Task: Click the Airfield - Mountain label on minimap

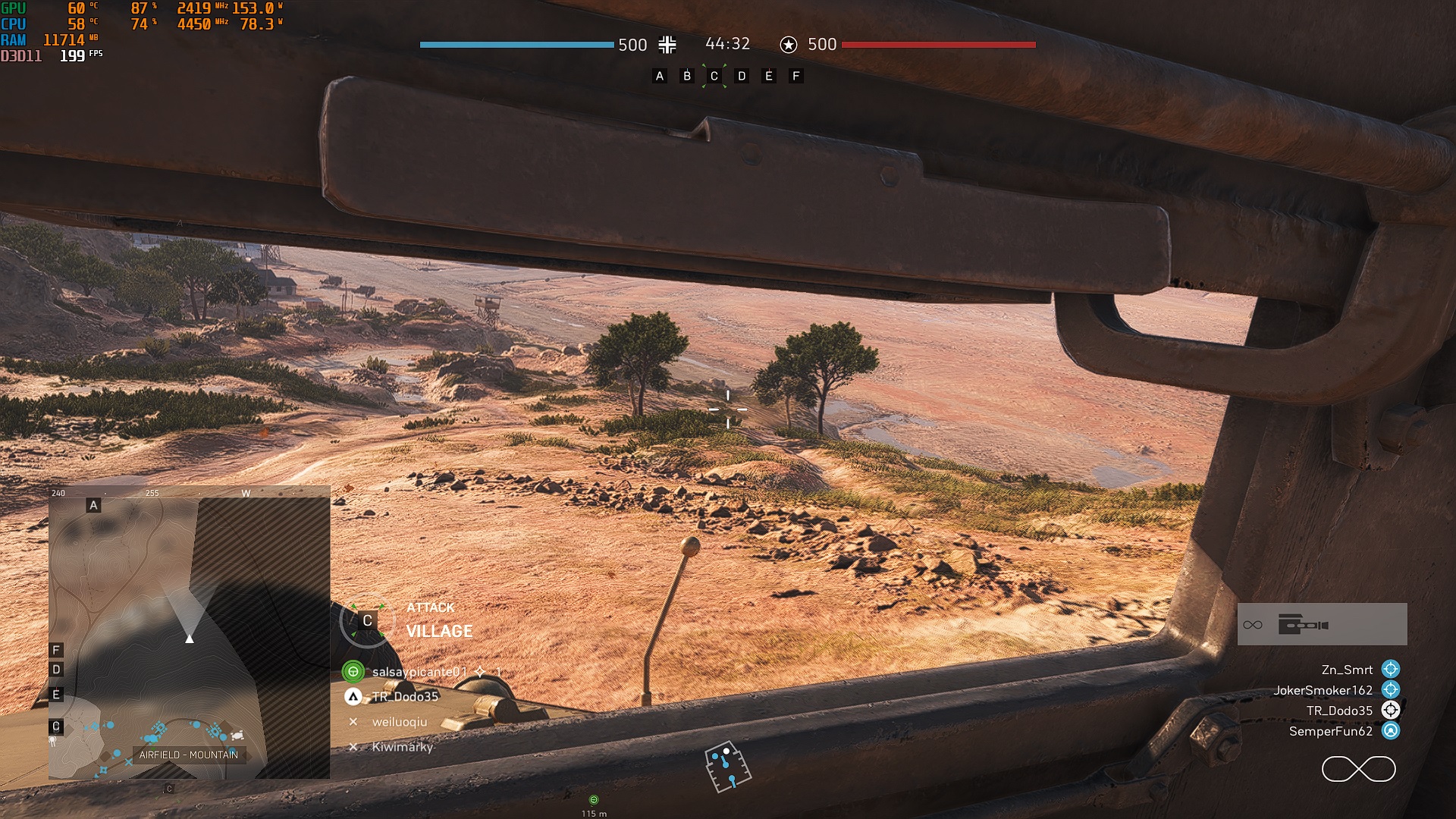Action: (x=189, y=755)
